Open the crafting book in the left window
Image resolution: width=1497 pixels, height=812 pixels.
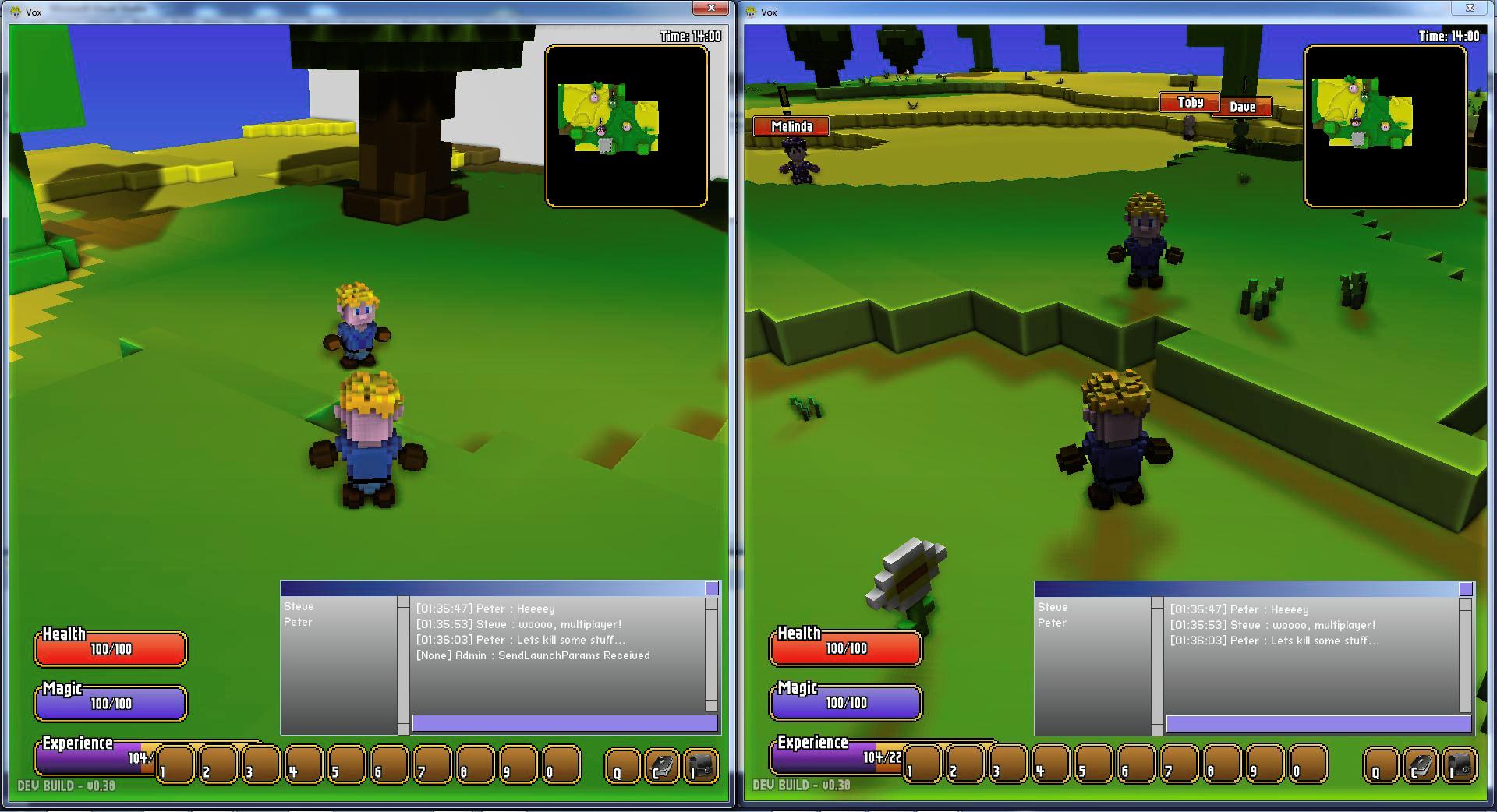click(662, 765)
